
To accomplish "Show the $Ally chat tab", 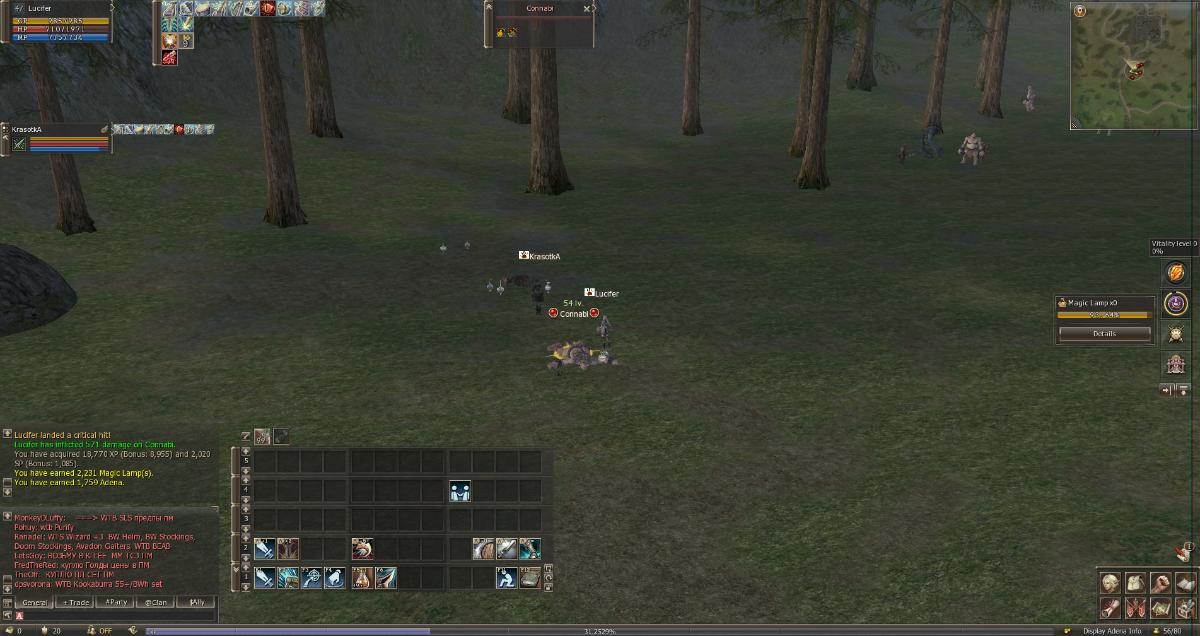I will point(197,603).
